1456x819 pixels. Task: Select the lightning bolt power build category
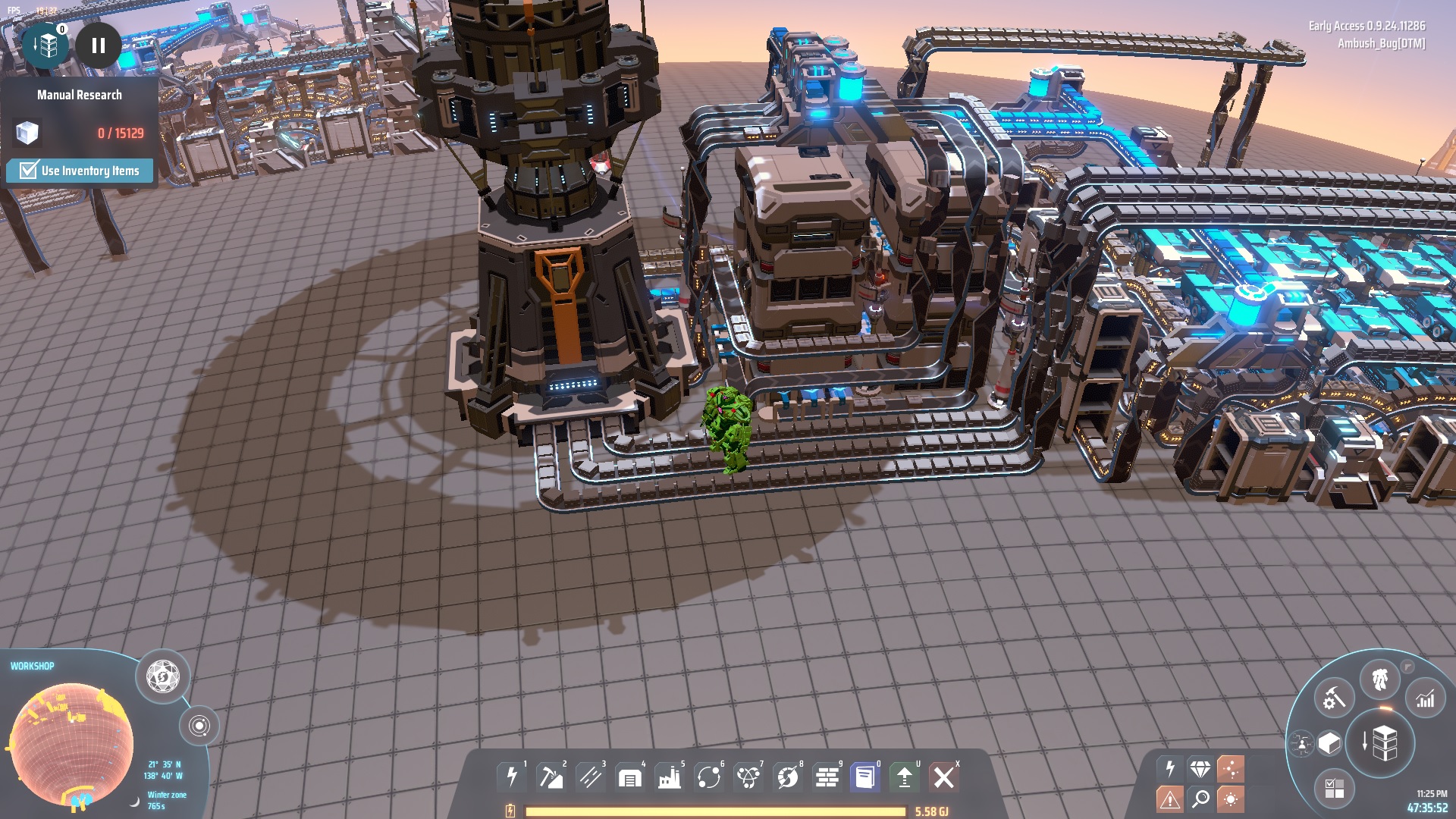(x=512, y=777)
